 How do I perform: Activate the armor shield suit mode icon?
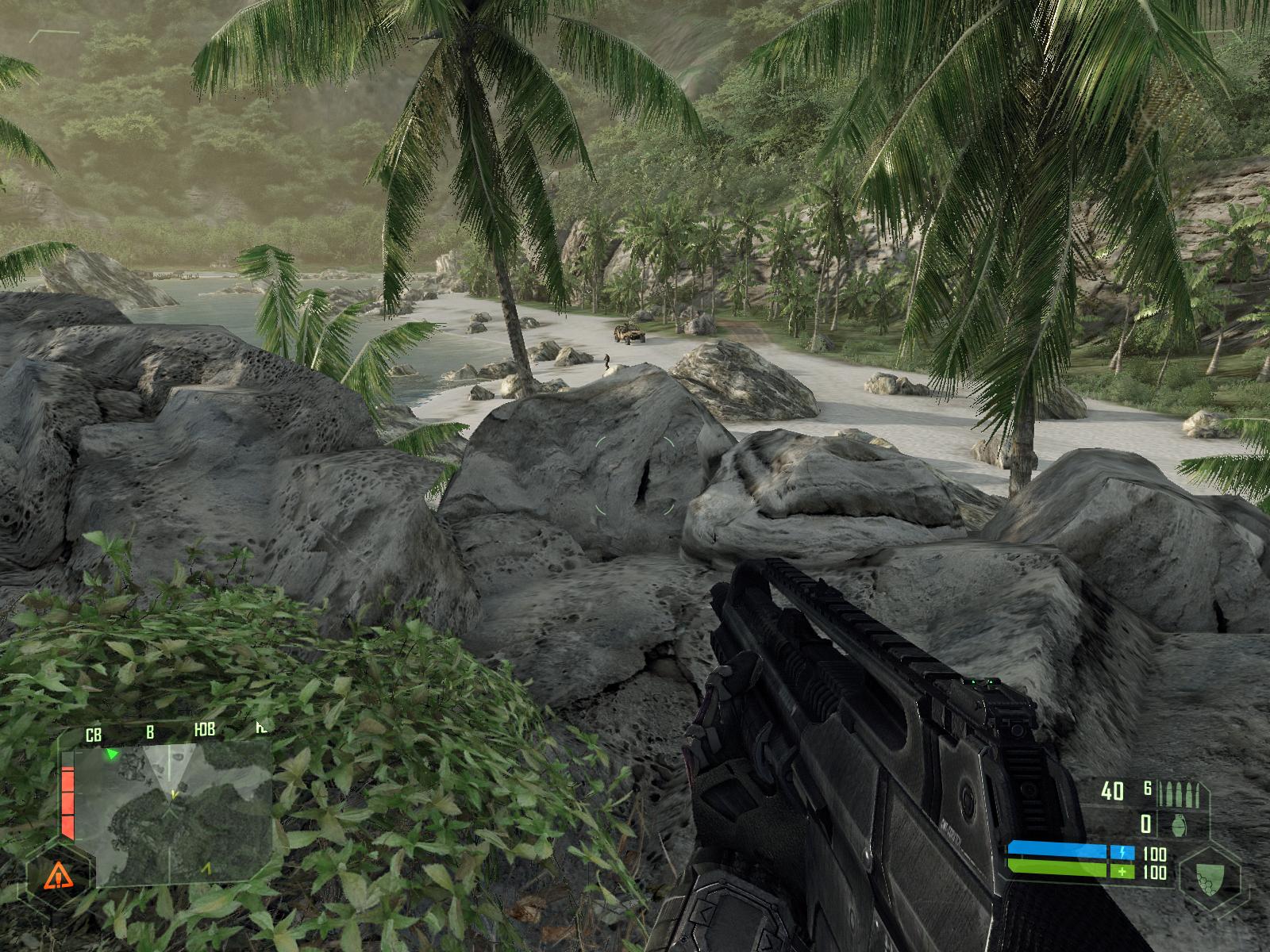tap(1207, 877)
